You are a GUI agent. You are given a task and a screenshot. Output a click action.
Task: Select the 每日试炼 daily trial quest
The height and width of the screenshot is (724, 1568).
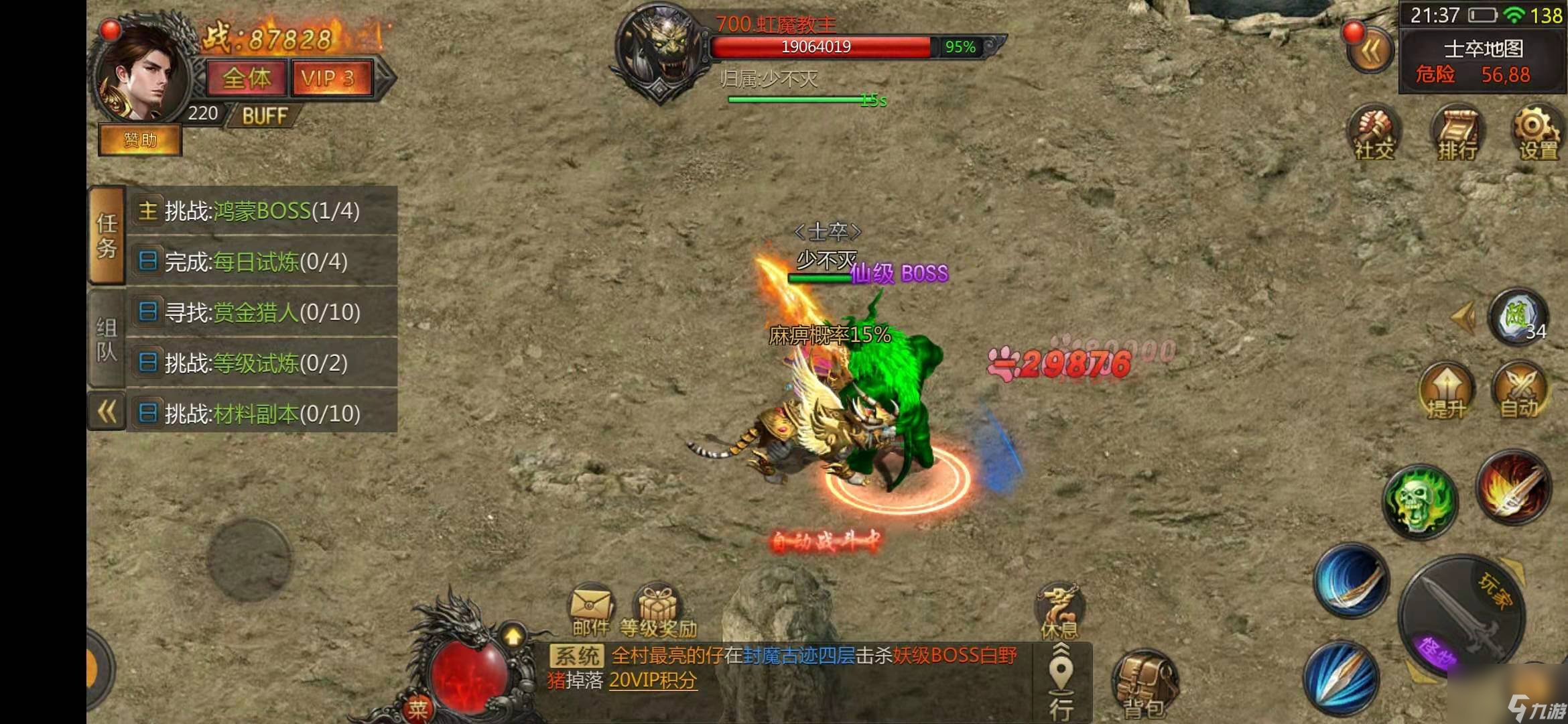tap(261, 261)
